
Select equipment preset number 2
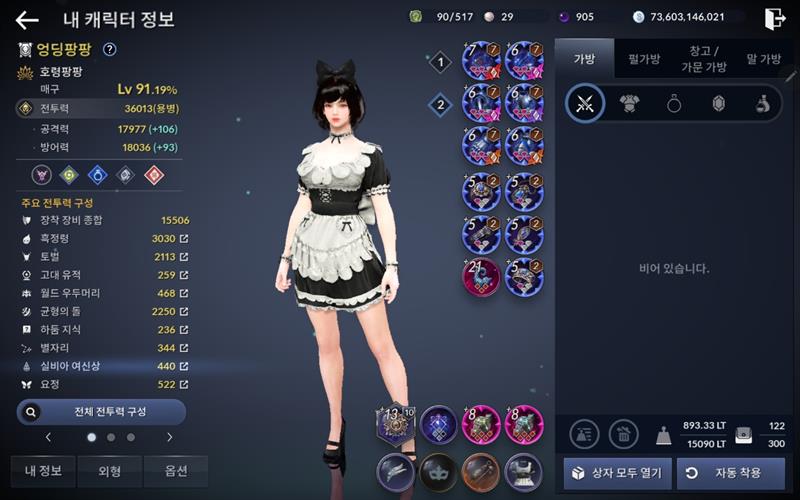(438, 104)
